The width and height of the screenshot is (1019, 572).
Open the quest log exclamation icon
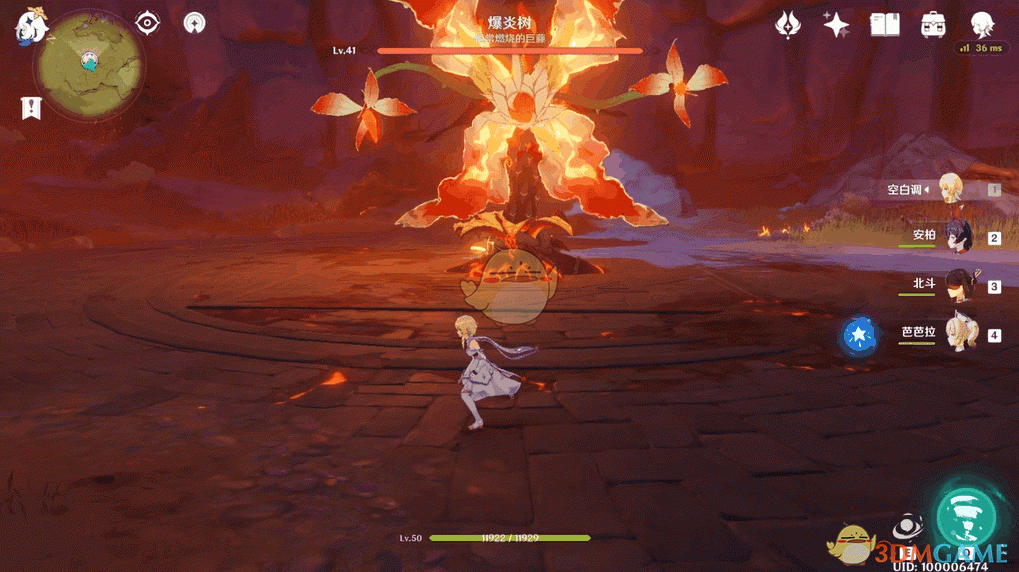point(31,108)
